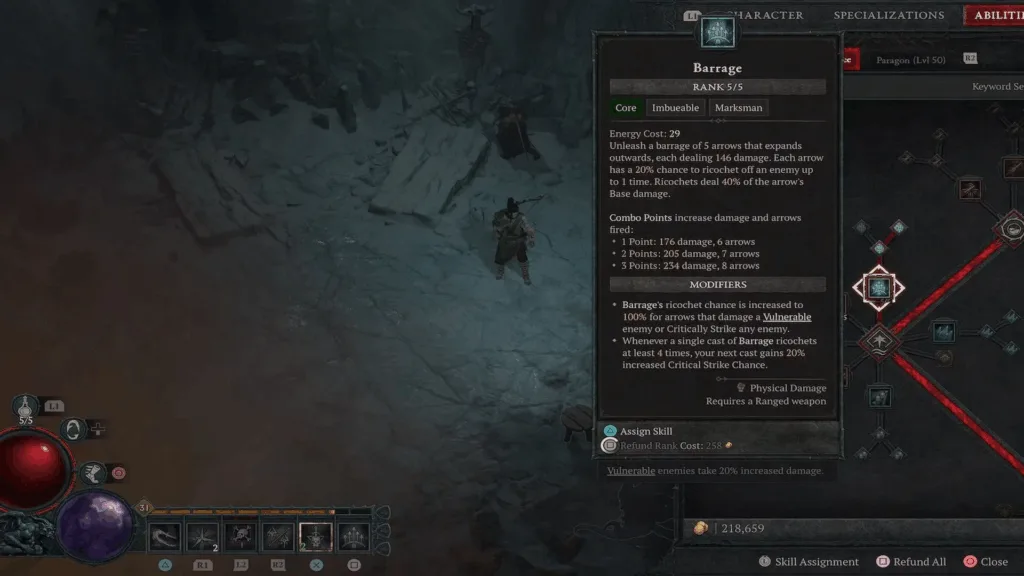Image resolution: width=1024 pixels, height=576 pixels.
Task: Activate the highlighted hotbar skill slot
Action: pos(316,537)
